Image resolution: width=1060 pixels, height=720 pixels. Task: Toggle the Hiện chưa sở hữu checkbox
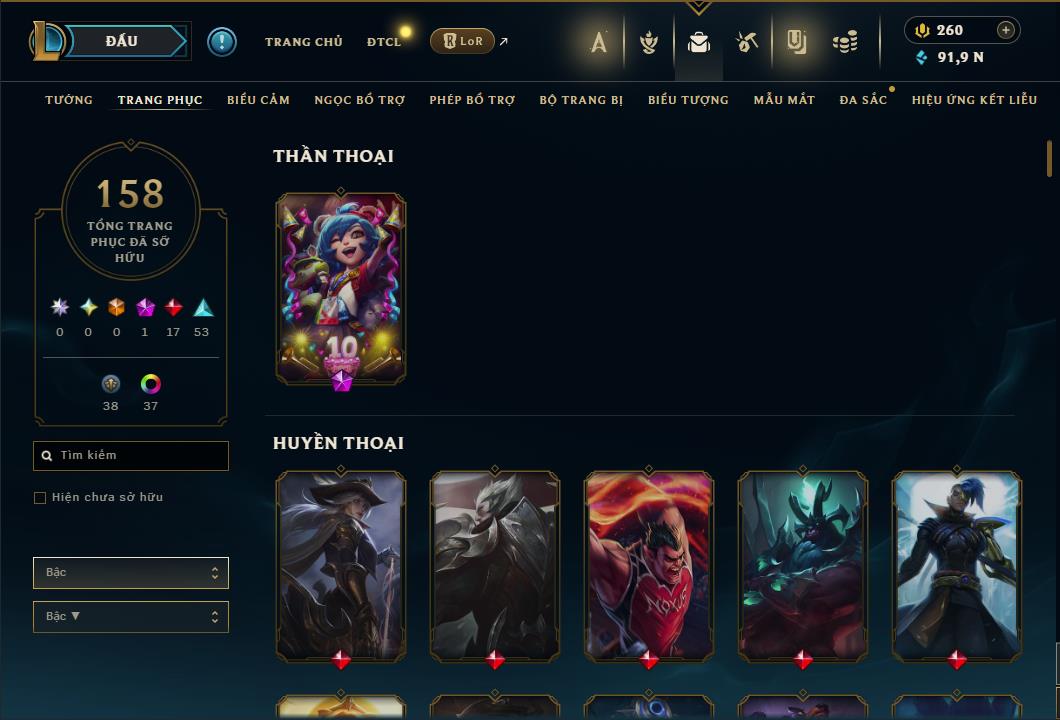40,498
